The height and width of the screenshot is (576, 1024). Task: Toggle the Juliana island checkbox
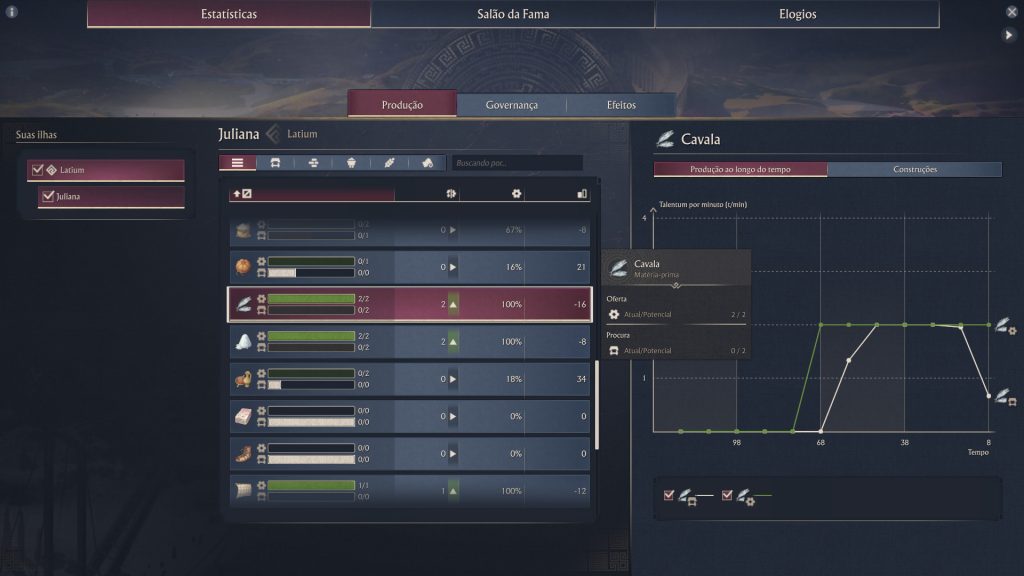point(47,196)
